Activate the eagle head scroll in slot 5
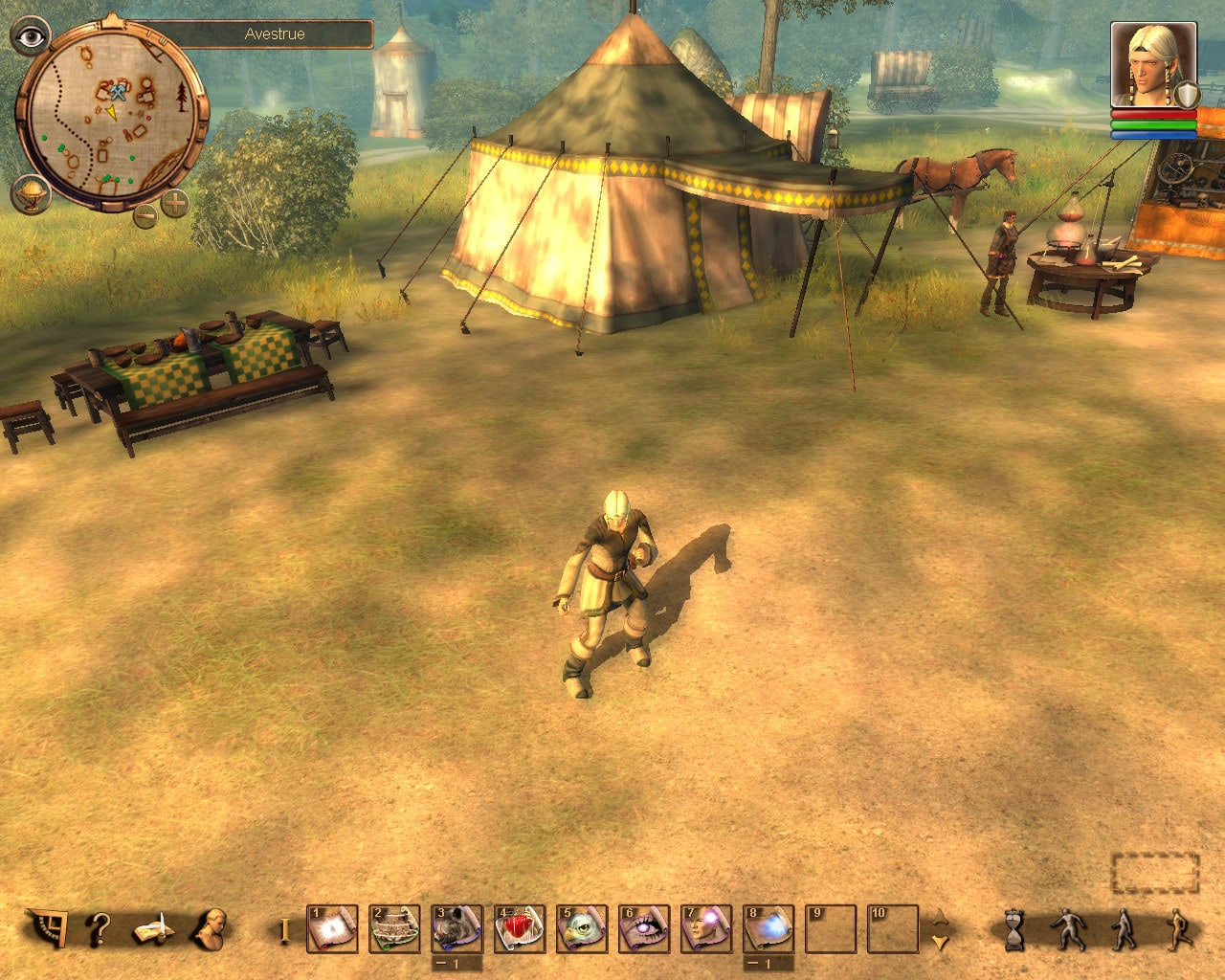The height and width of the screenshot is (980, 1225). coord(582,929)
